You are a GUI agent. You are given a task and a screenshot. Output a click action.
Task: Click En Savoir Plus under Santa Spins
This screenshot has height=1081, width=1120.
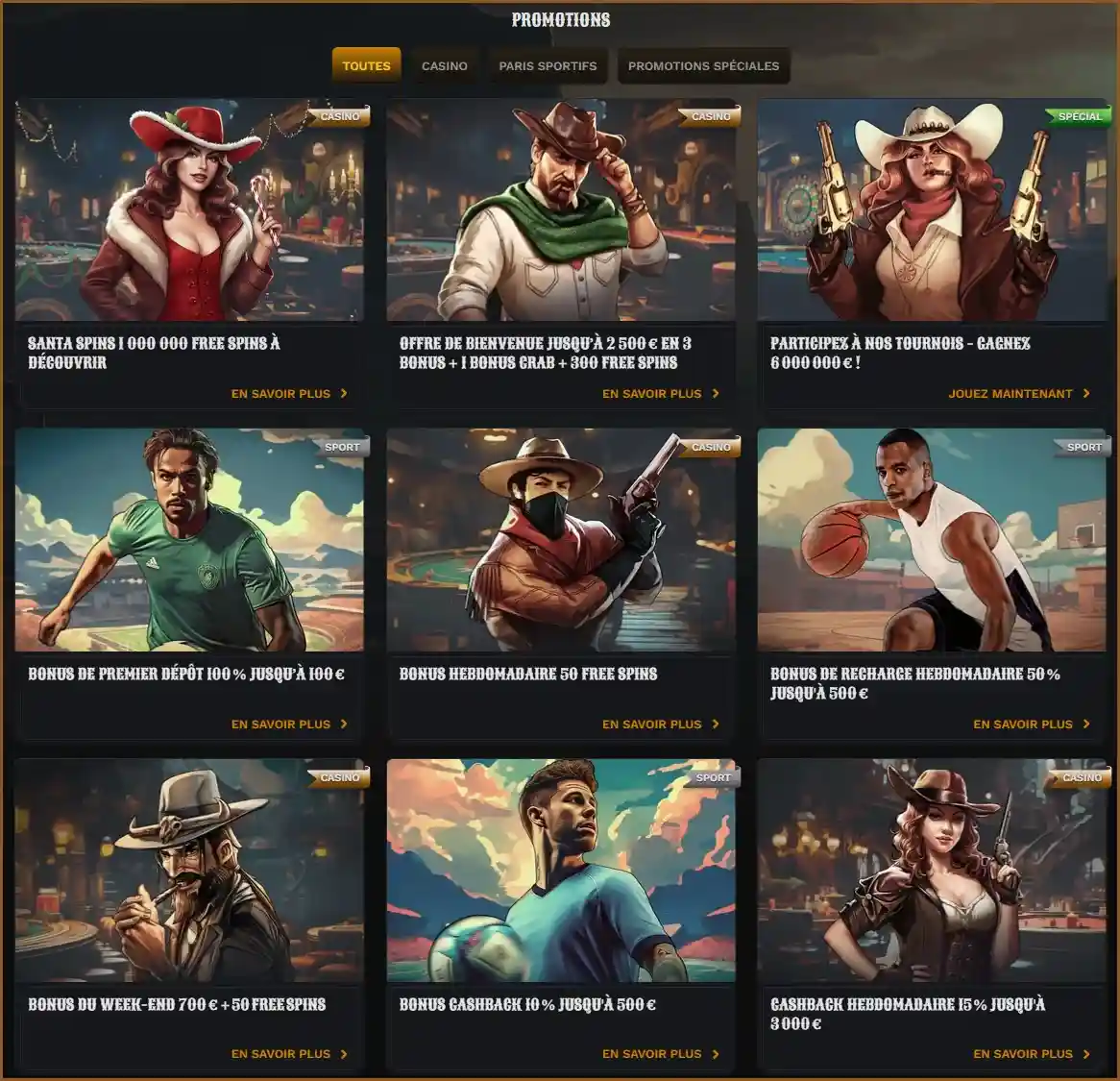tap(289, 393)
